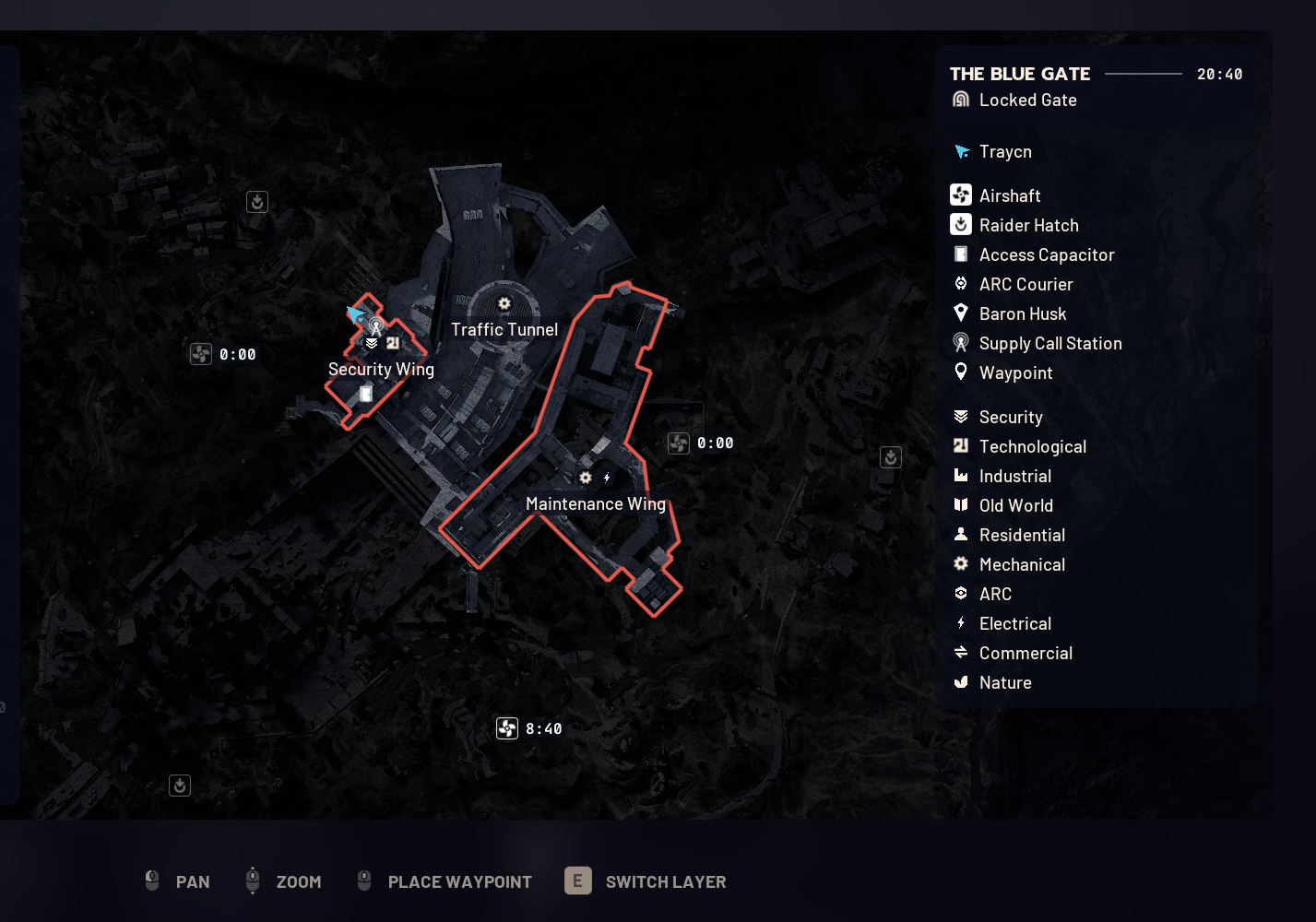Choose the Industrial loot category
The image size is (1316, 922).
pyautogui.click(x=1014, y=476)
